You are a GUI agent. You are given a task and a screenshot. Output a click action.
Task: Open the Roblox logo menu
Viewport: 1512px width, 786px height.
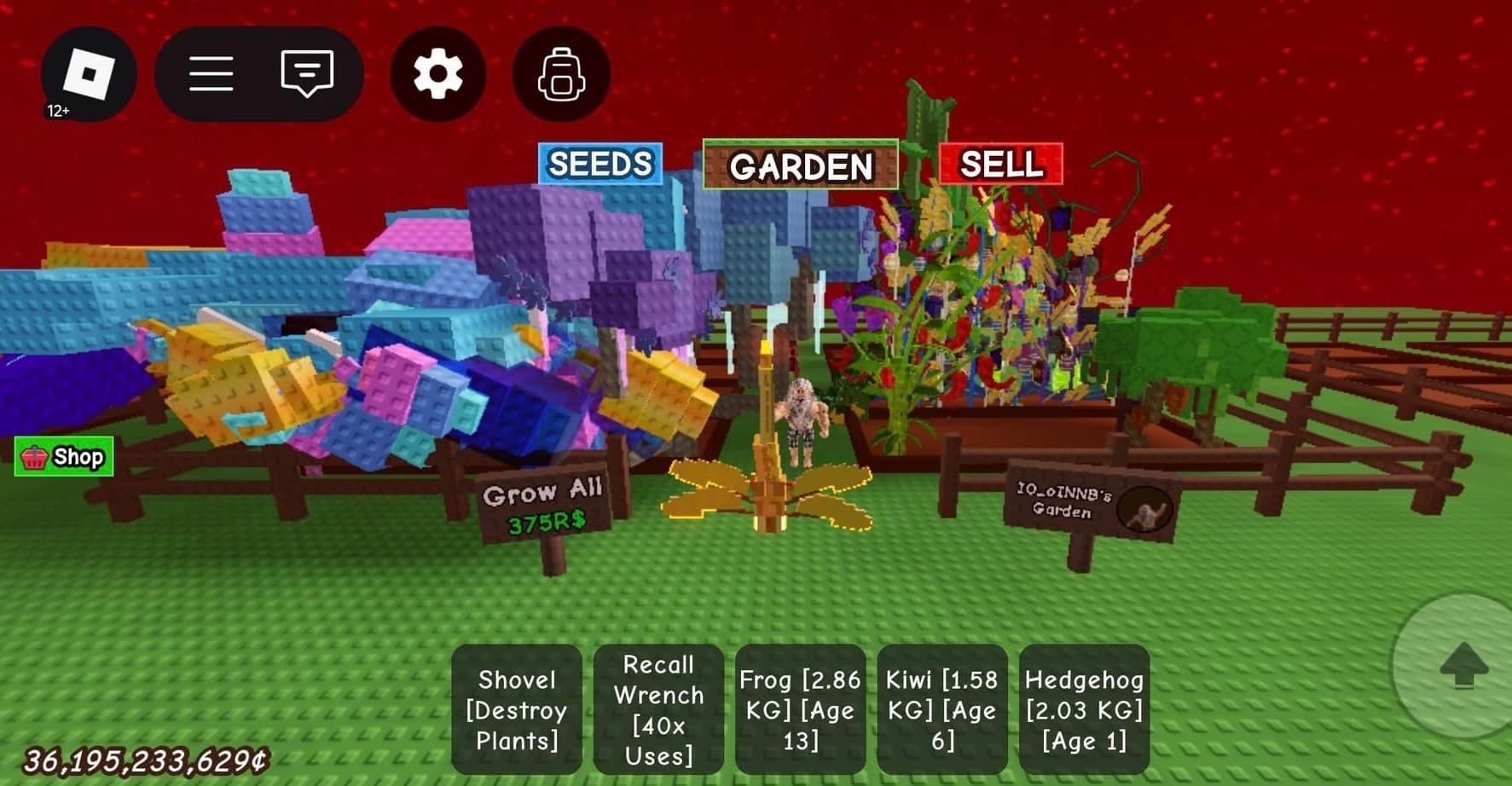tap(89, 74)
